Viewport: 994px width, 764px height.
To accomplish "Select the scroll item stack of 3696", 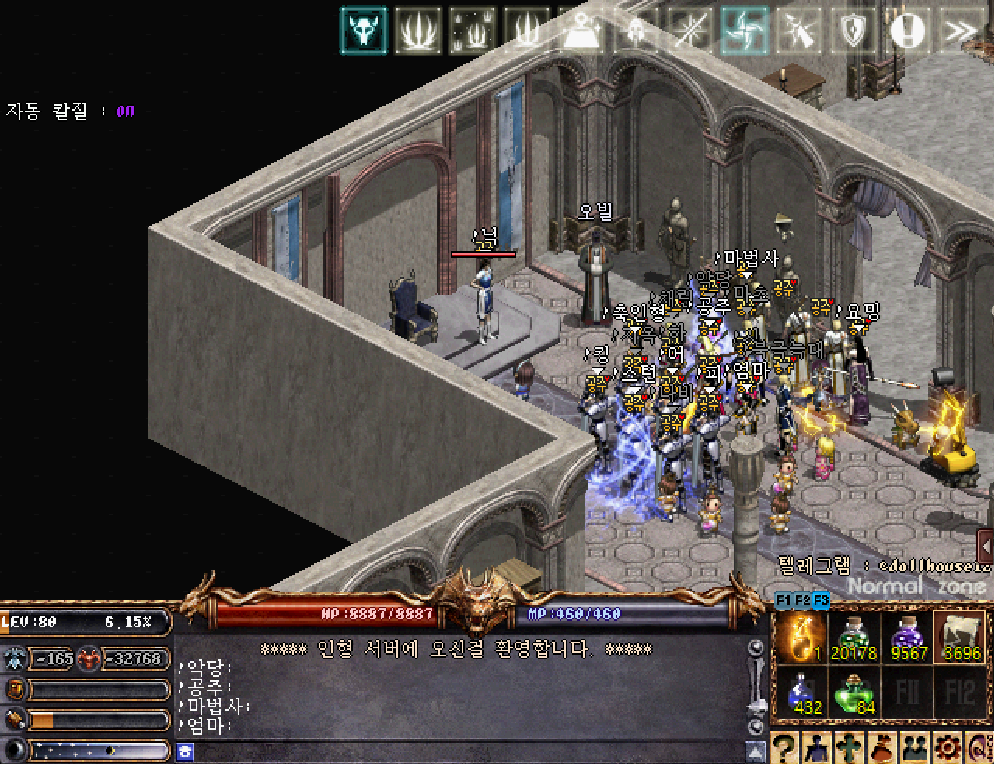I will (x=959, y=636).
